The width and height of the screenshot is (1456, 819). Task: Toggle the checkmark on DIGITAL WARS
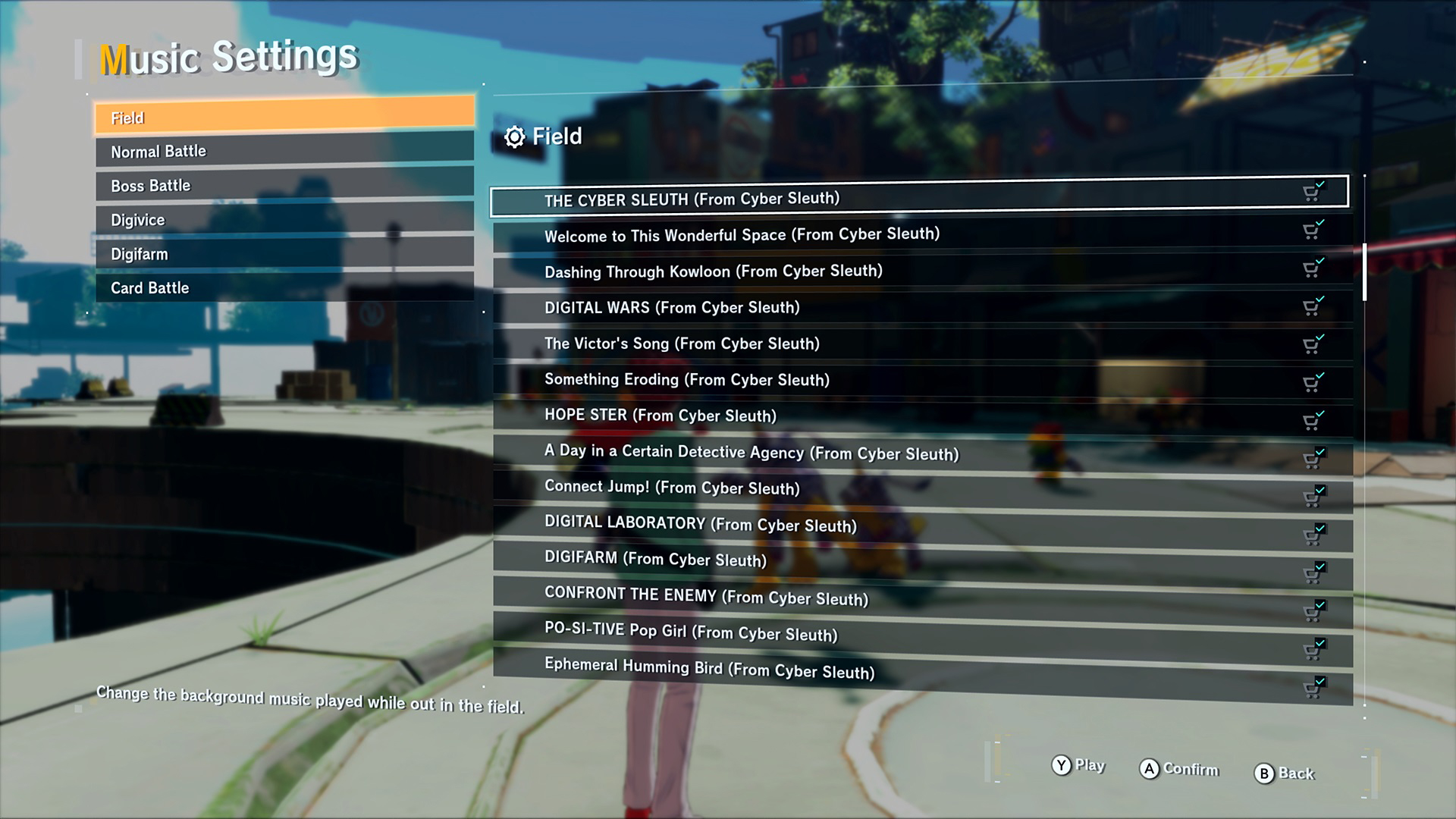[x=1313, y=305]
